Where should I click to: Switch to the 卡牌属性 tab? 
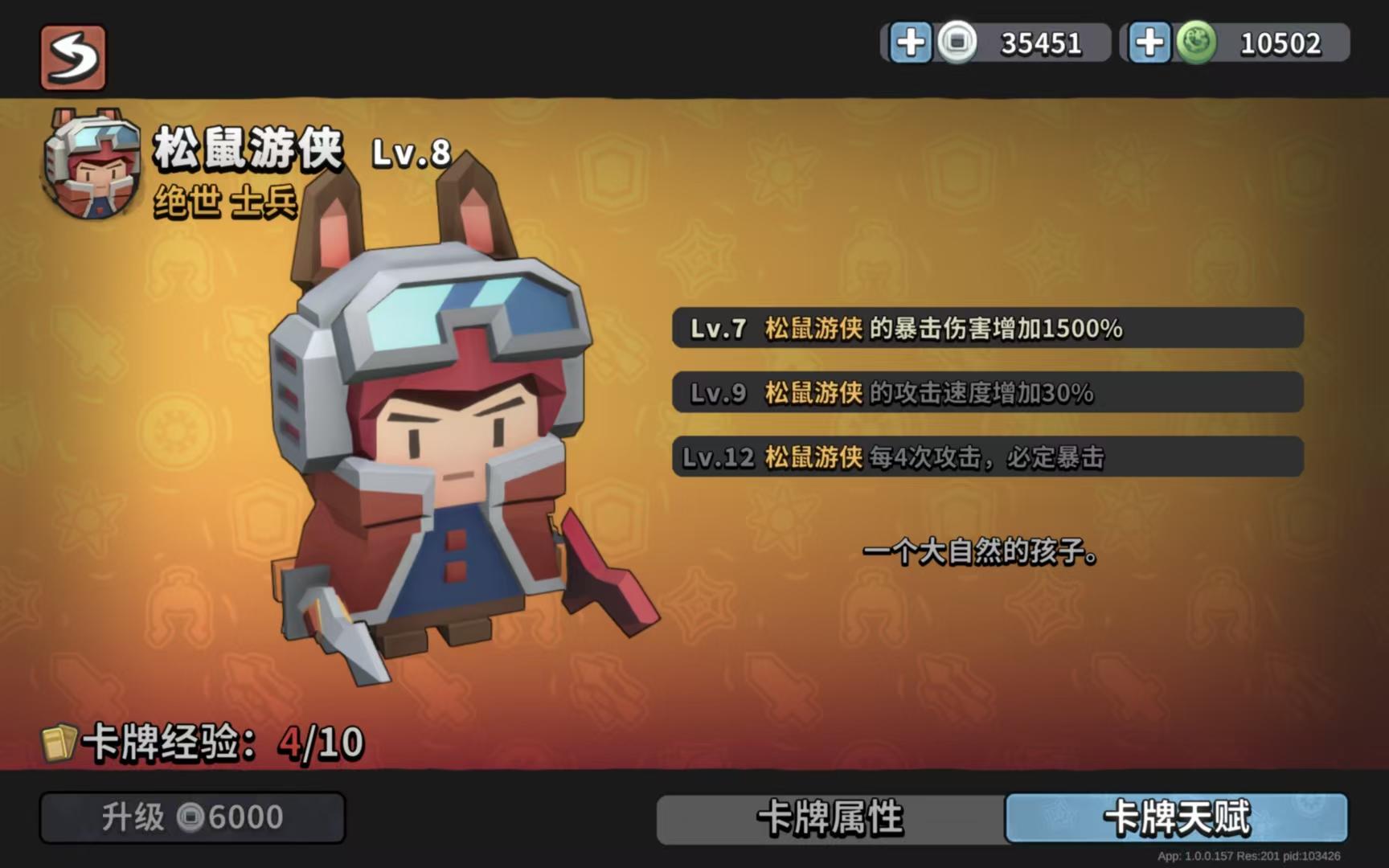[x=829, y=818]
